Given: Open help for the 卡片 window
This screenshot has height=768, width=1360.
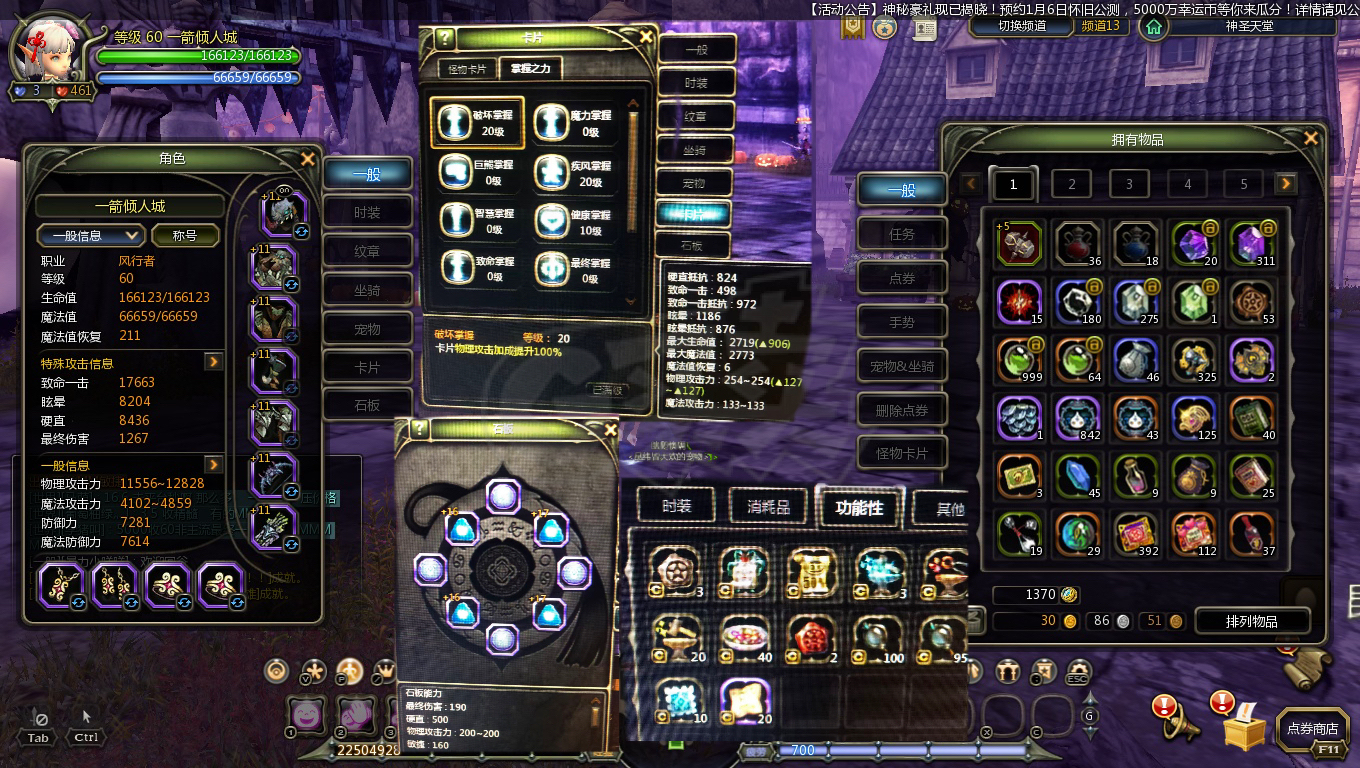Looking at the screenshot, I should [446, 38].
